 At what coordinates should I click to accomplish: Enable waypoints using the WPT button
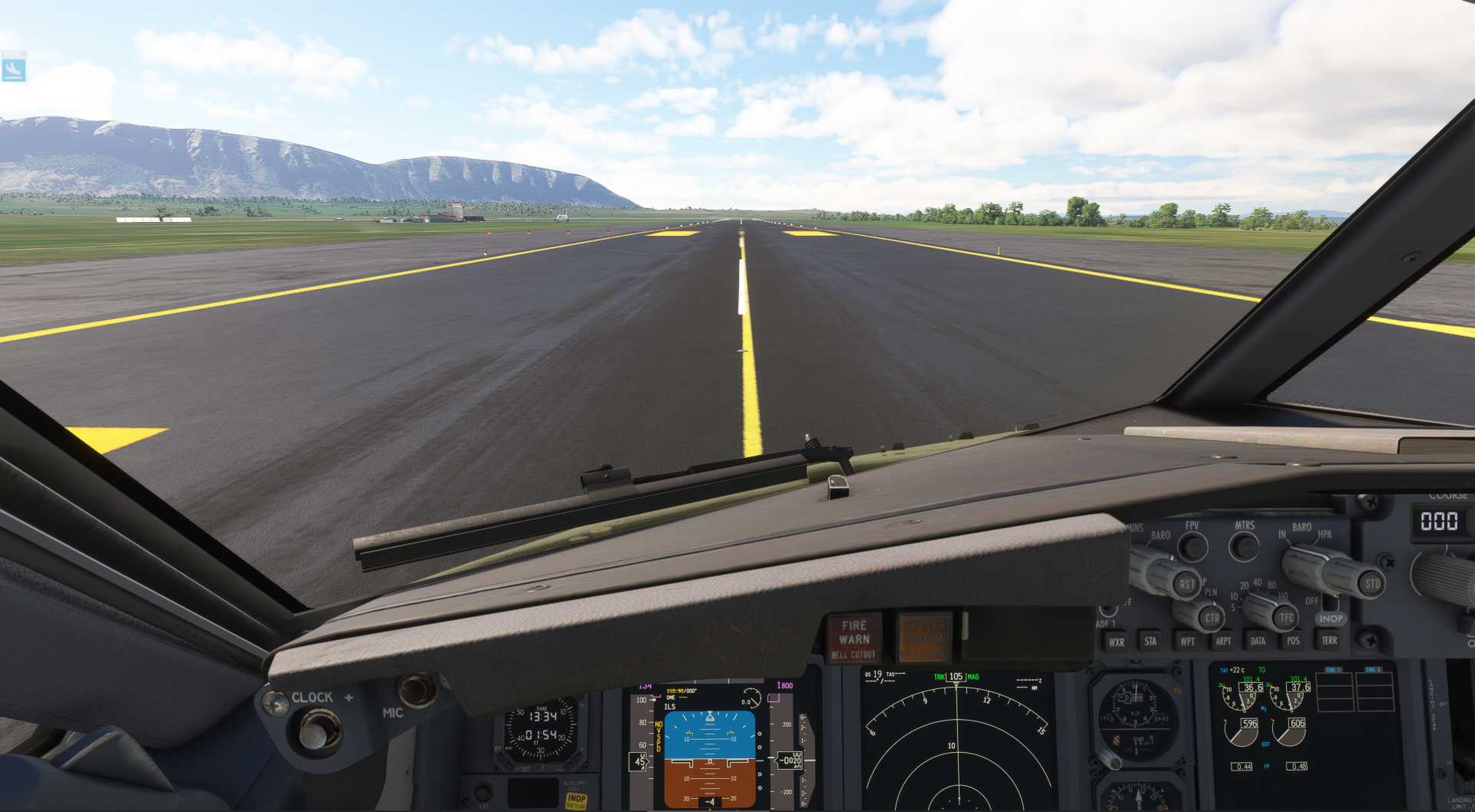point(1187,641)
